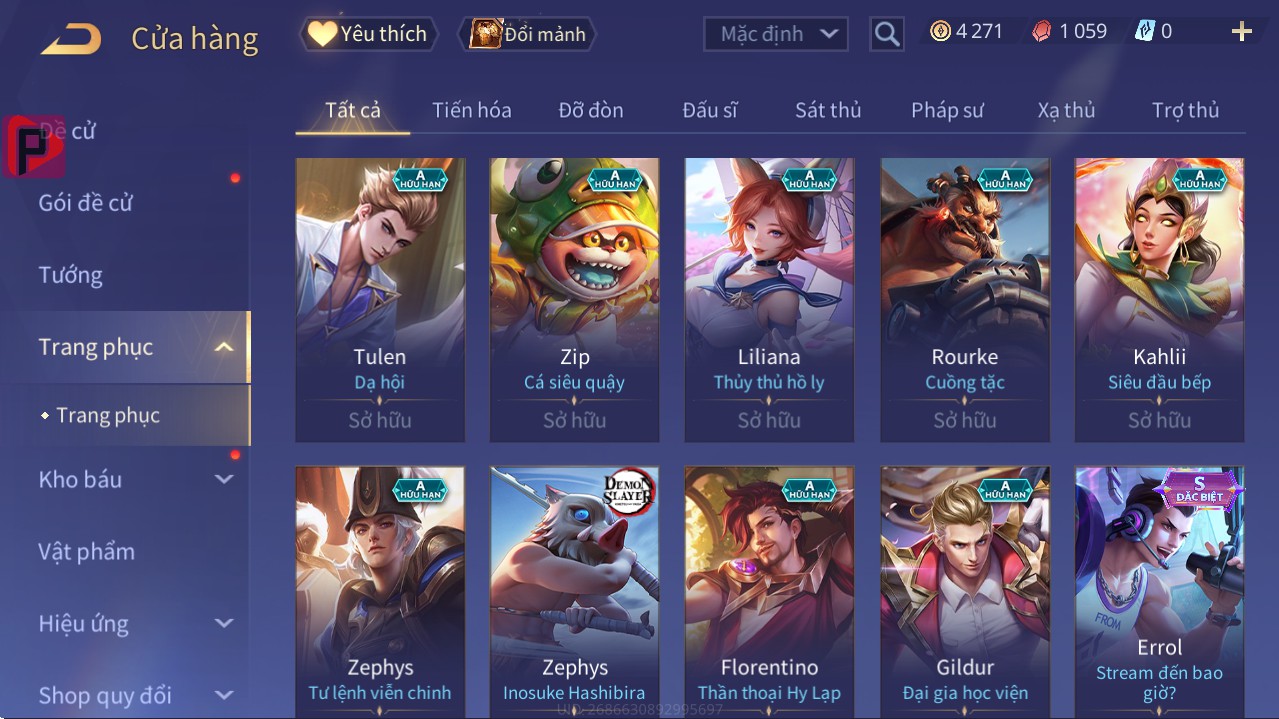Switch to the Tiến hóa tab
Viewport: 1279px width, 719px height.
click(x=471, y=110)
